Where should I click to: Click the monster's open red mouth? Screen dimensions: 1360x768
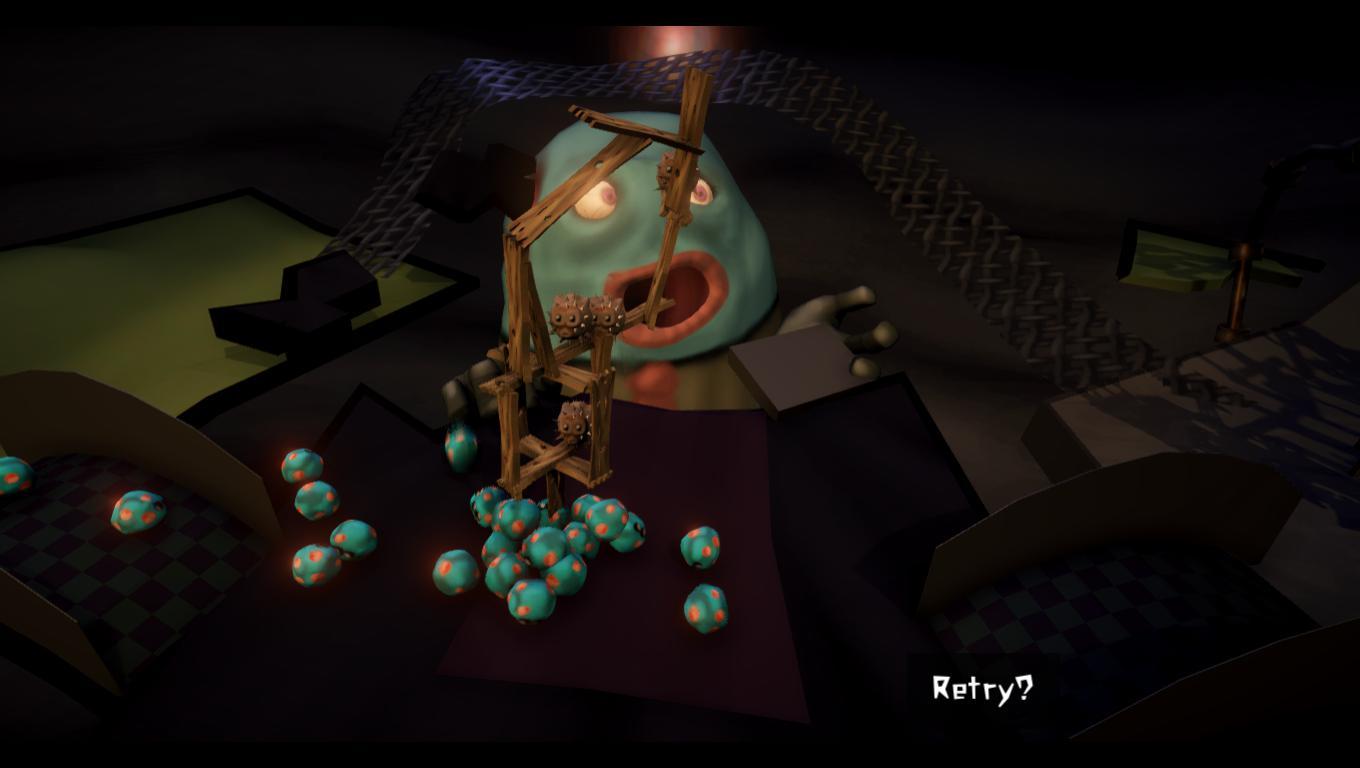[672, 297]
